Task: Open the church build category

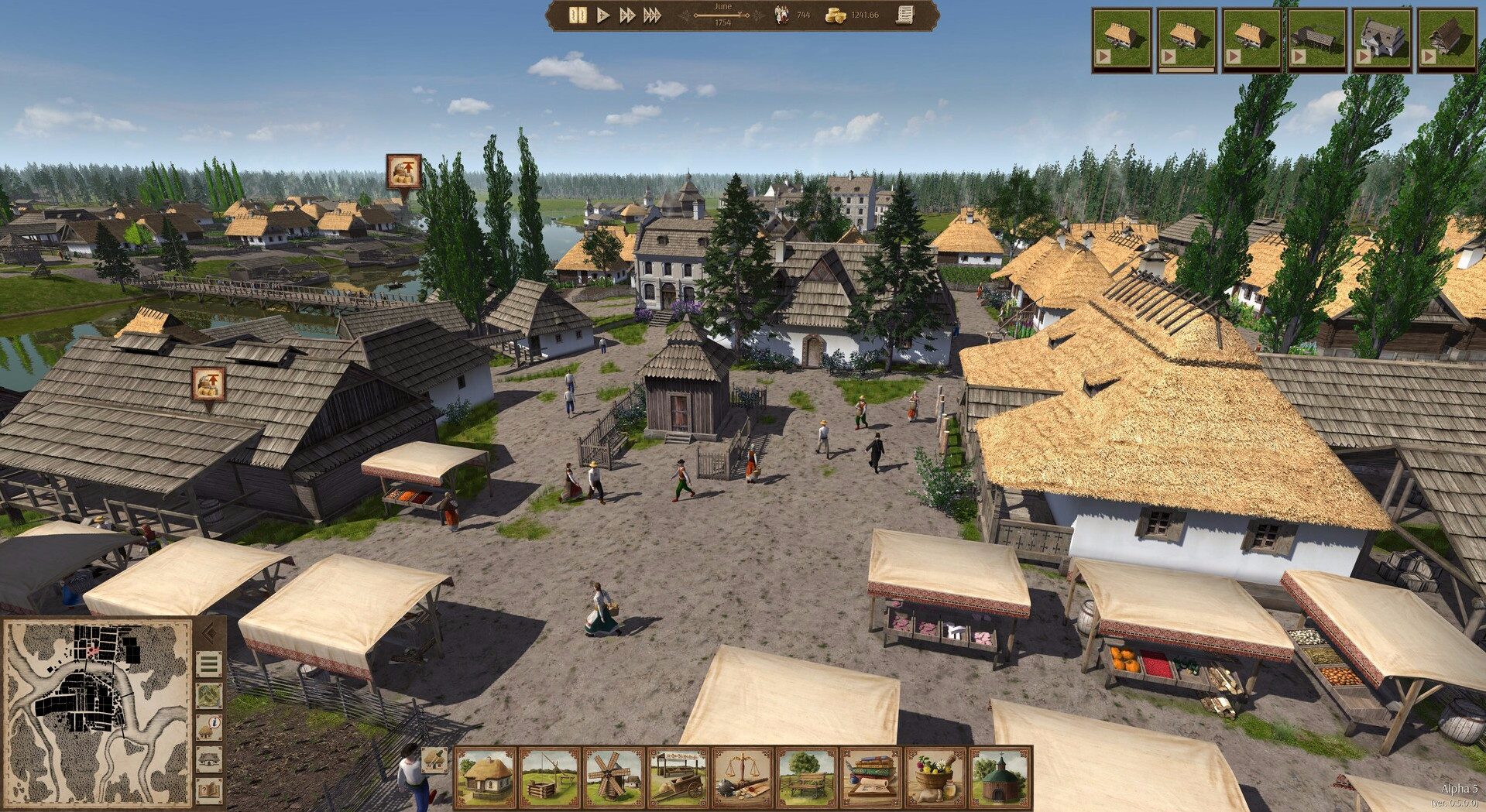Action: point(1000,777)
